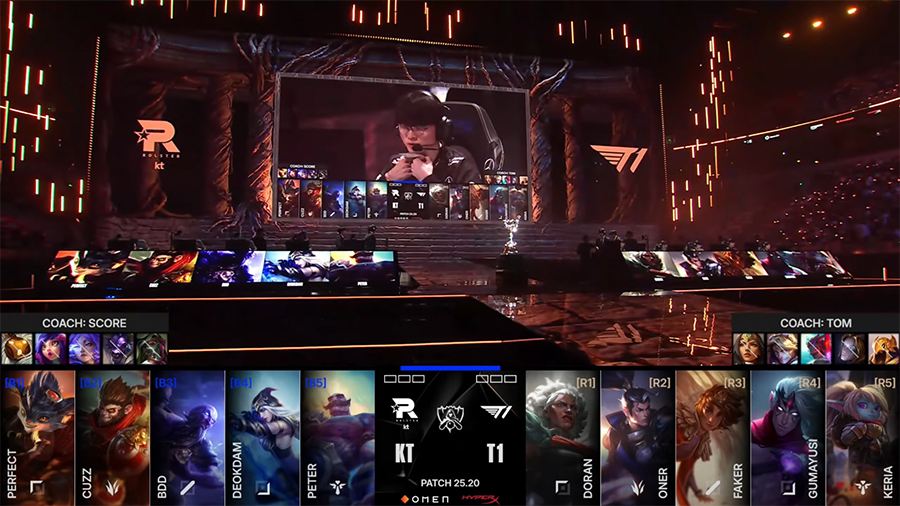
Task: Open Peter's B5 champion pick card
Action: pyautogui.click(x=338, y=437)
